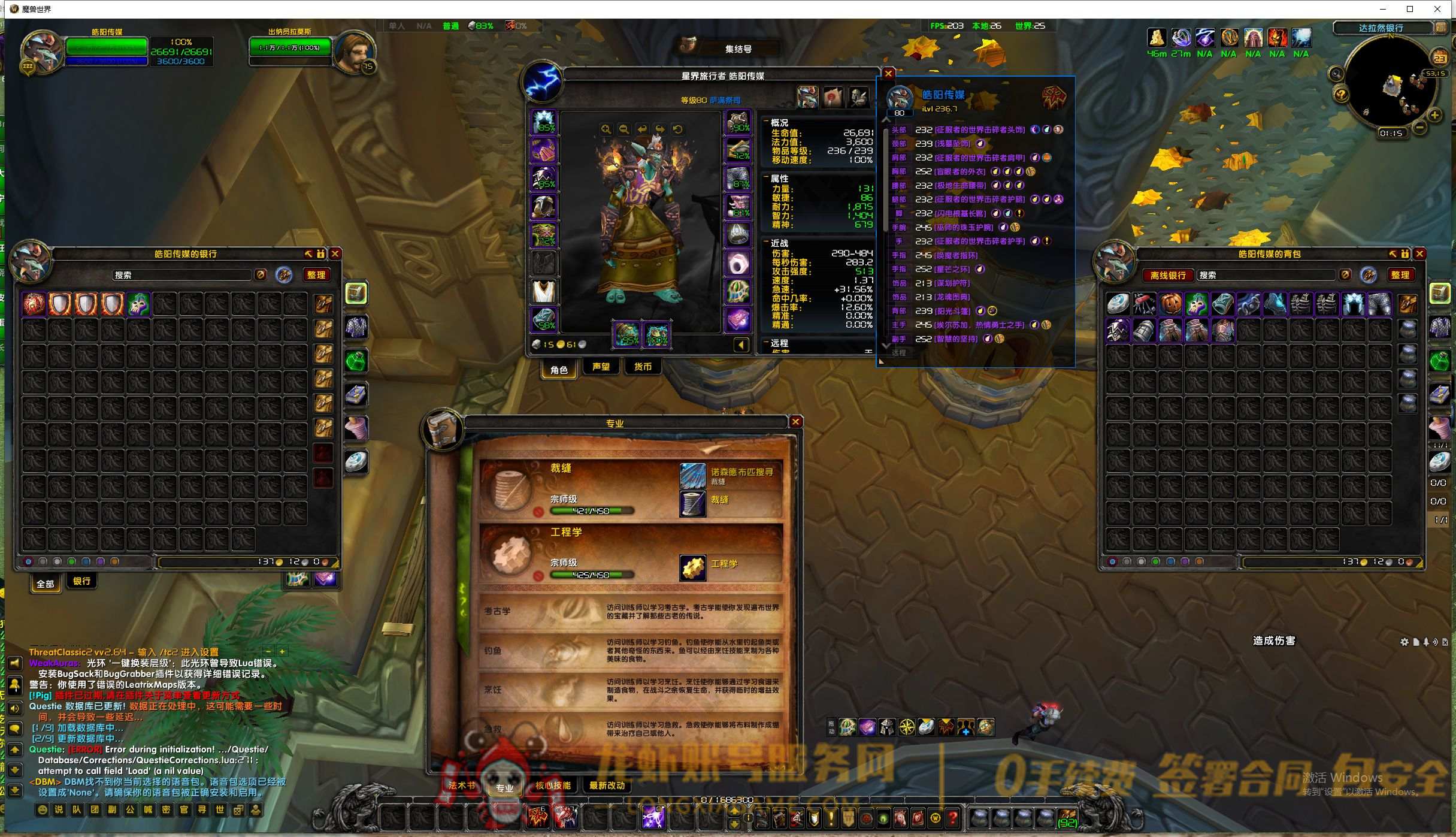The image size is (1456, 837).
Task: Switch to the 声望 reputation tab
Action: [x=601, y=367]
